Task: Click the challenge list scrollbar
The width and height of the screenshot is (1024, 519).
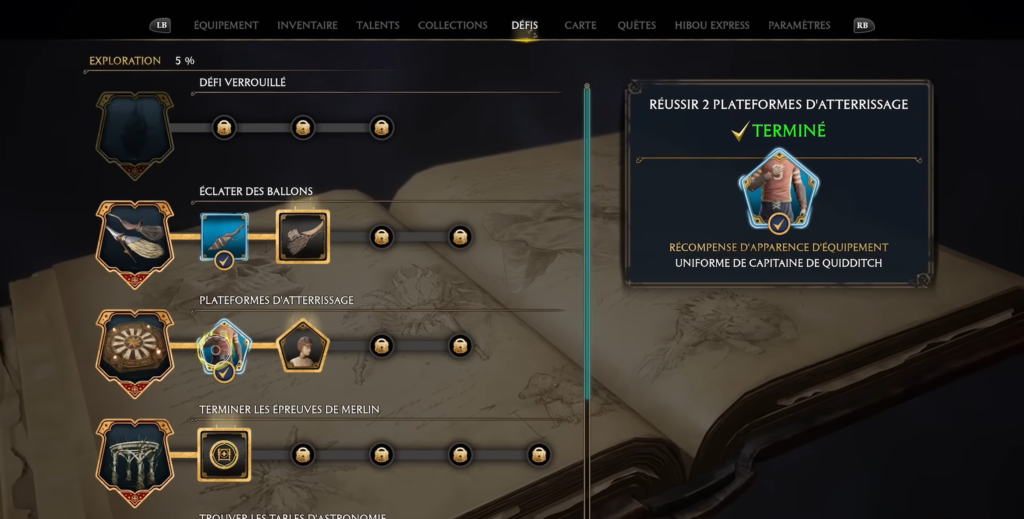Action: [x=587, y=250]
